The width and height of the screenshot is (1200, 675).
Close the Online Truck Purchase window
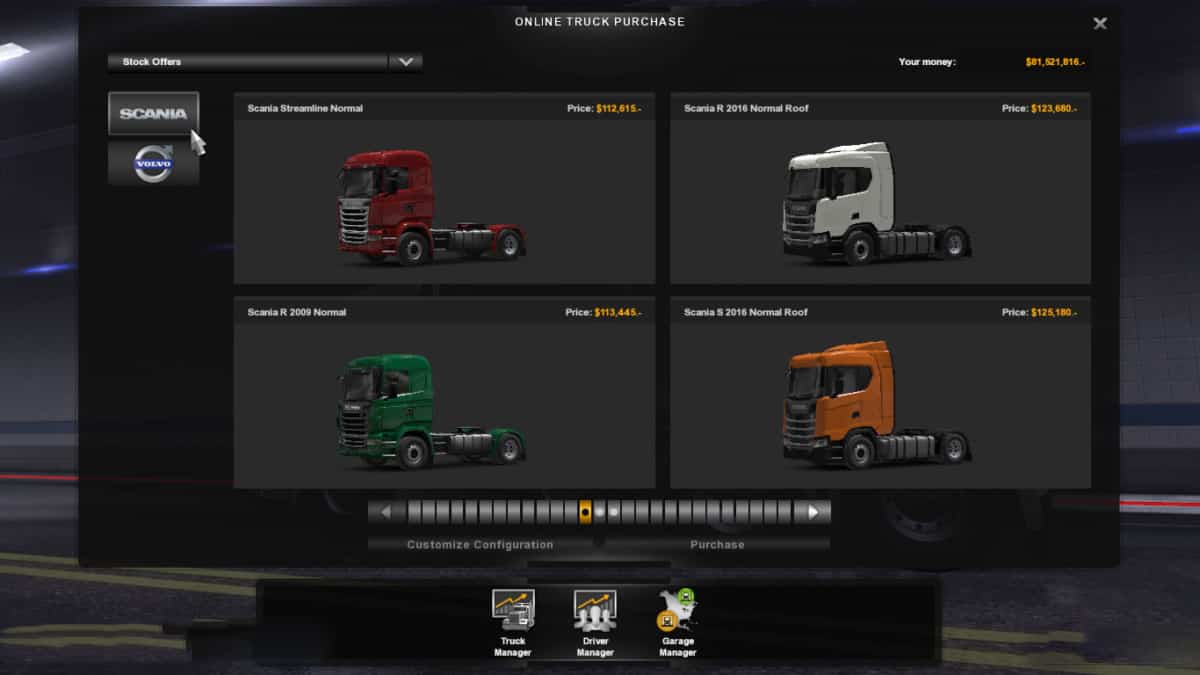pyautogui.click(x=1100, y=23)
